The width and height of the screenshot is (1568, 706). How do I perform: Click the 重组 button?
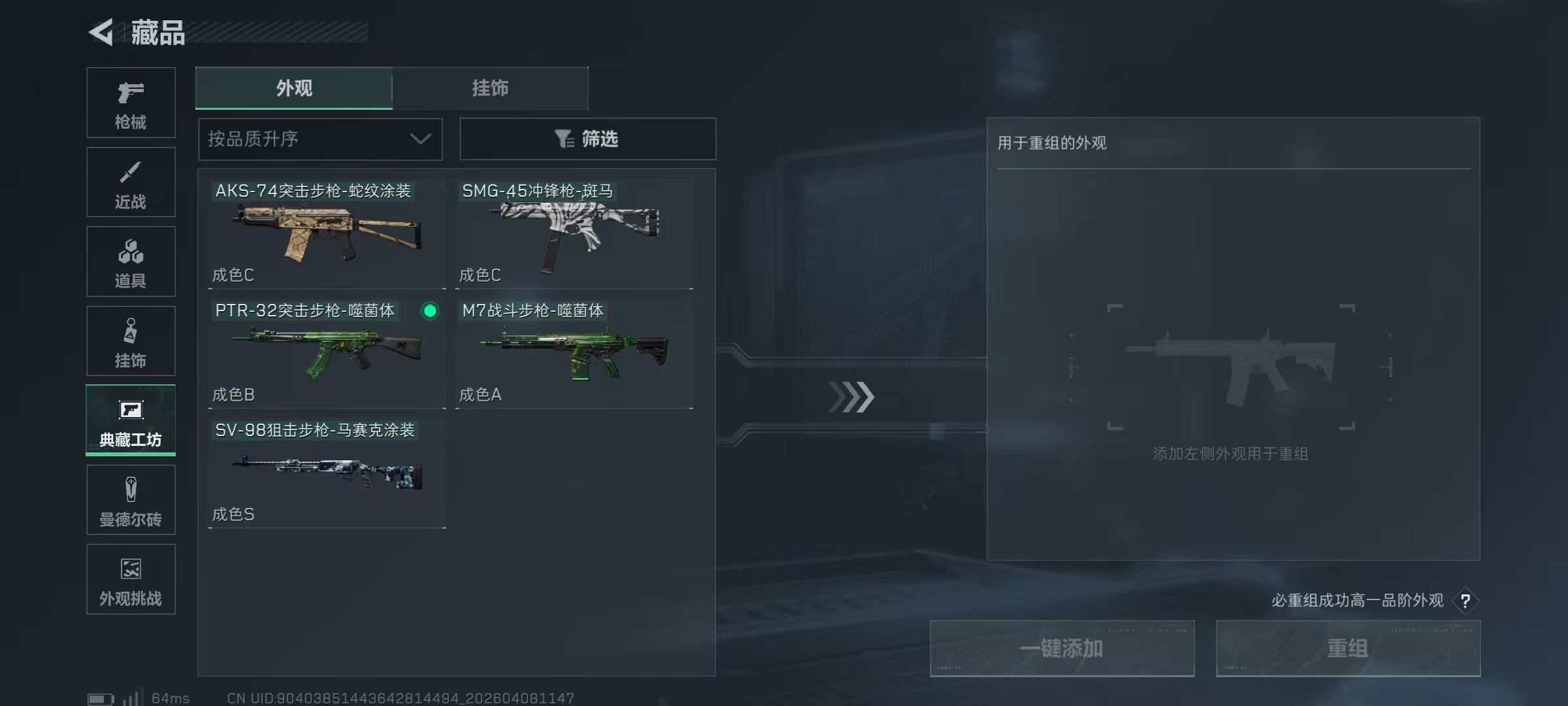1348,648
